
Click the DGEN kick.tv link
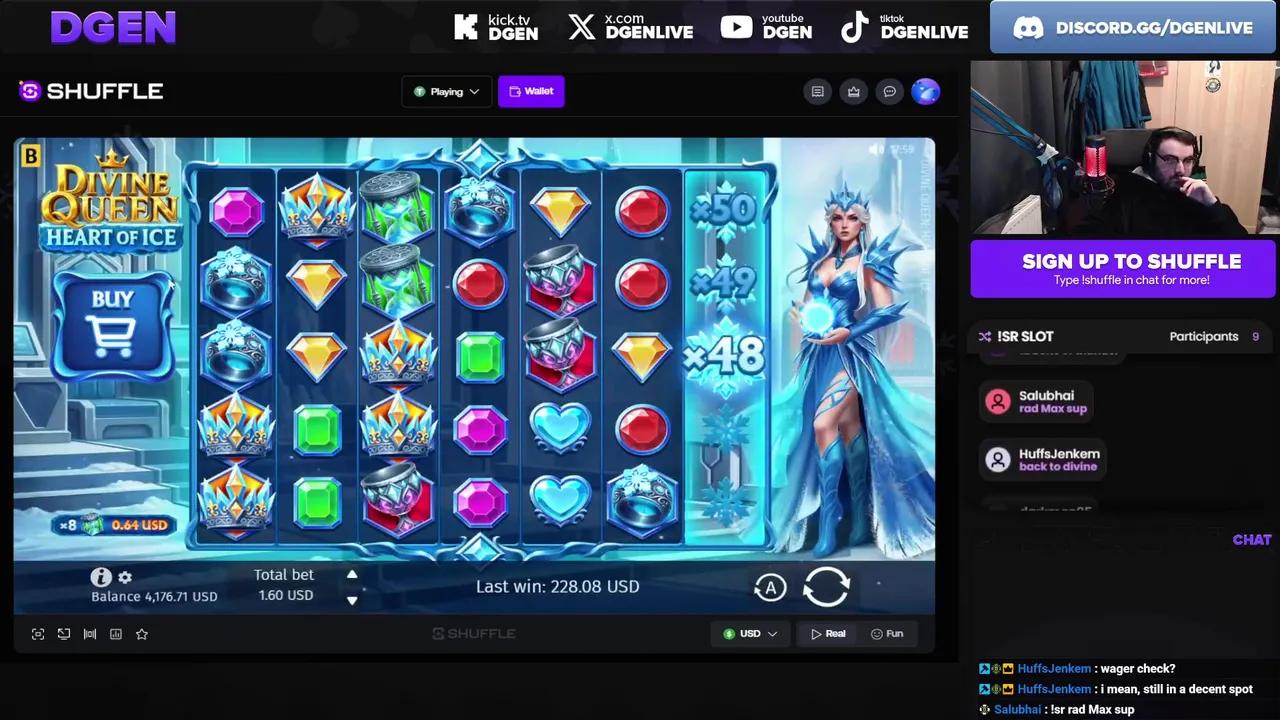[497, 27]
